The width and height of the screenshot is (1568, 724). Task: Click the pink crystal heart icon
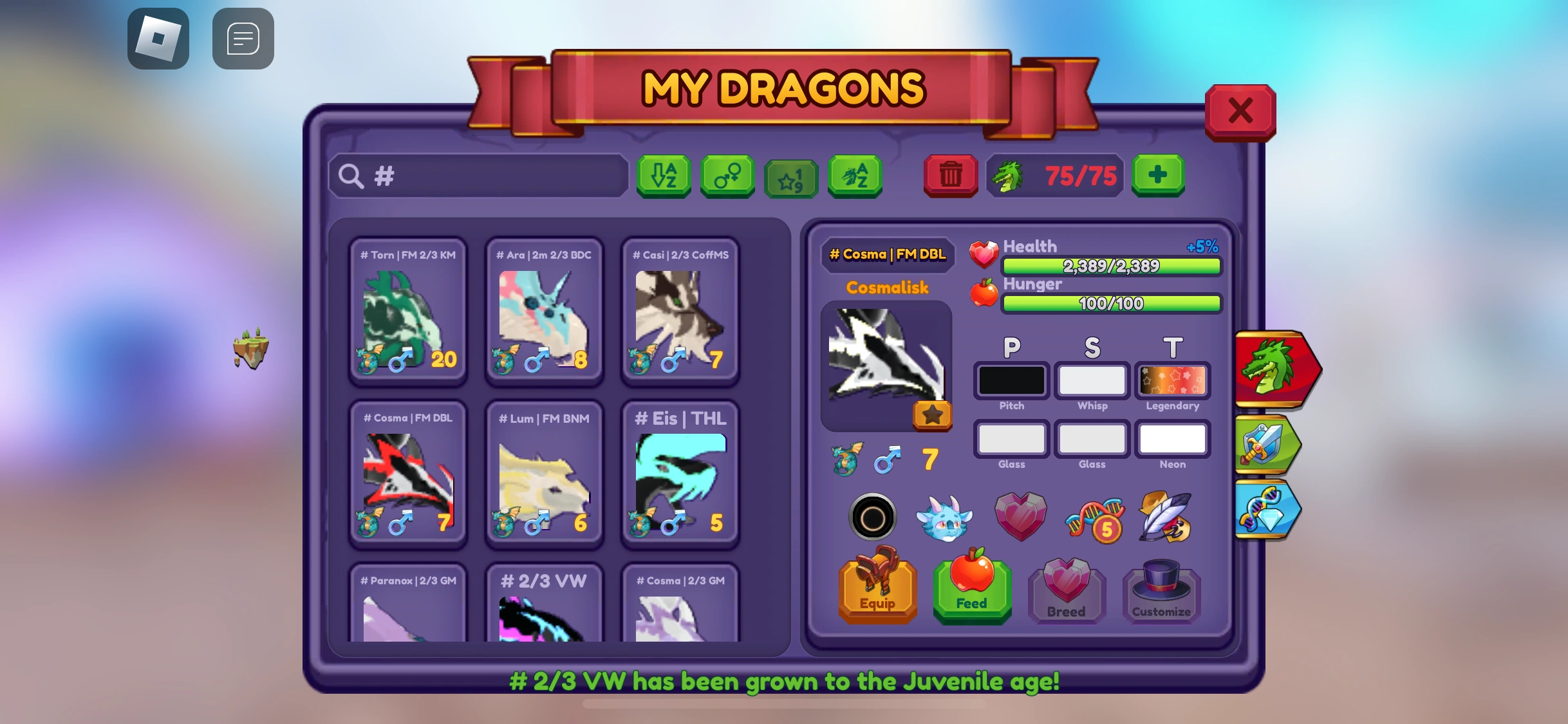point(1020,517)
